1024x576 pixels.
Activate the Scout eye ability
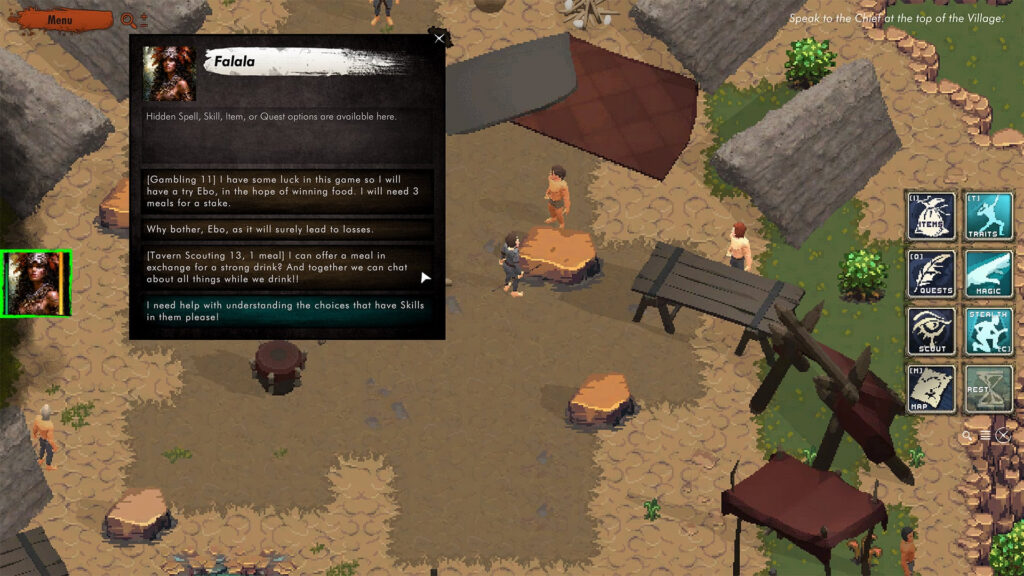tap(931, 331)
